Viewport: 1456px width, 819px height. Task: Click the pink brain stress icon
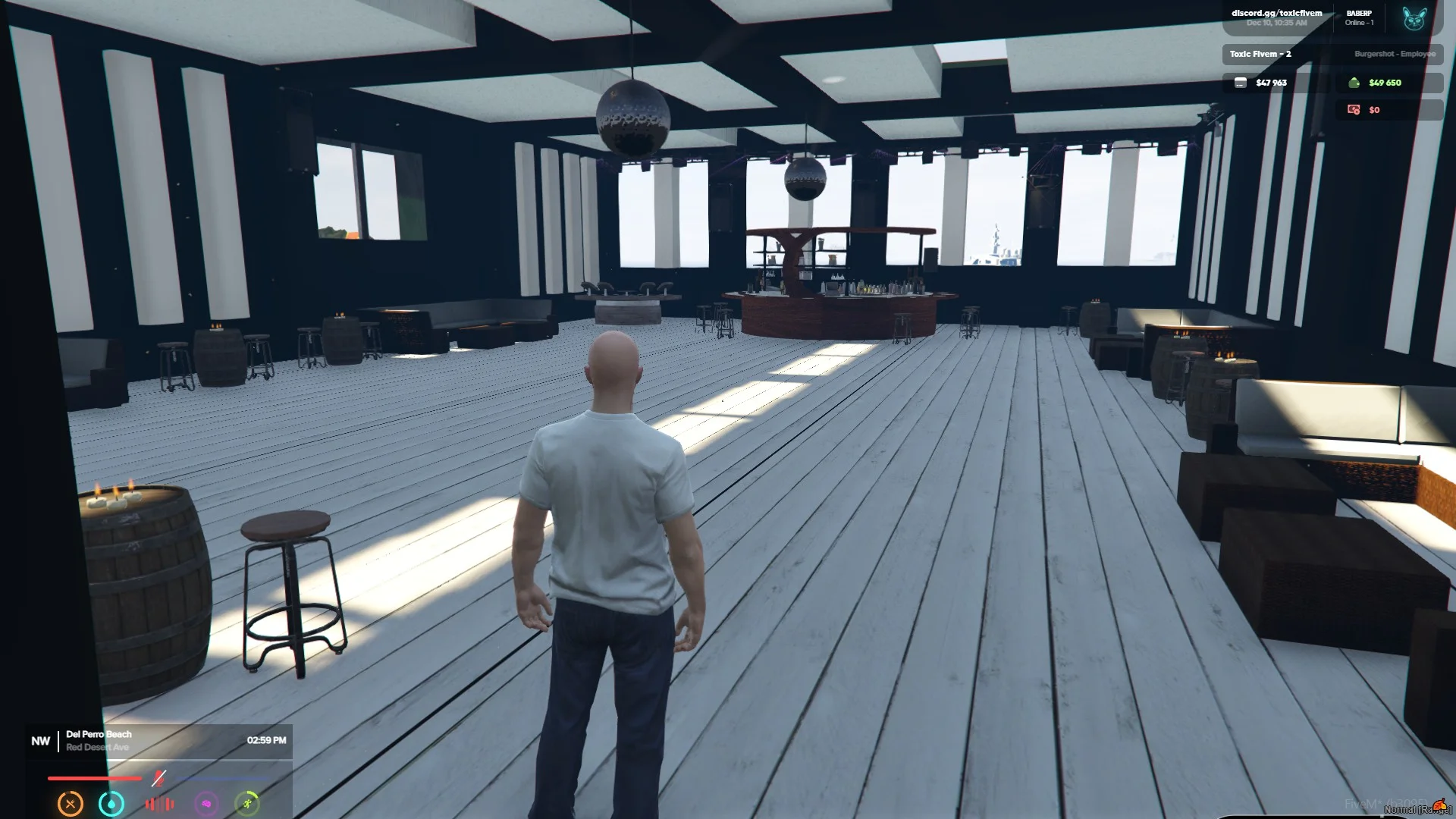(x=206, y=804)
